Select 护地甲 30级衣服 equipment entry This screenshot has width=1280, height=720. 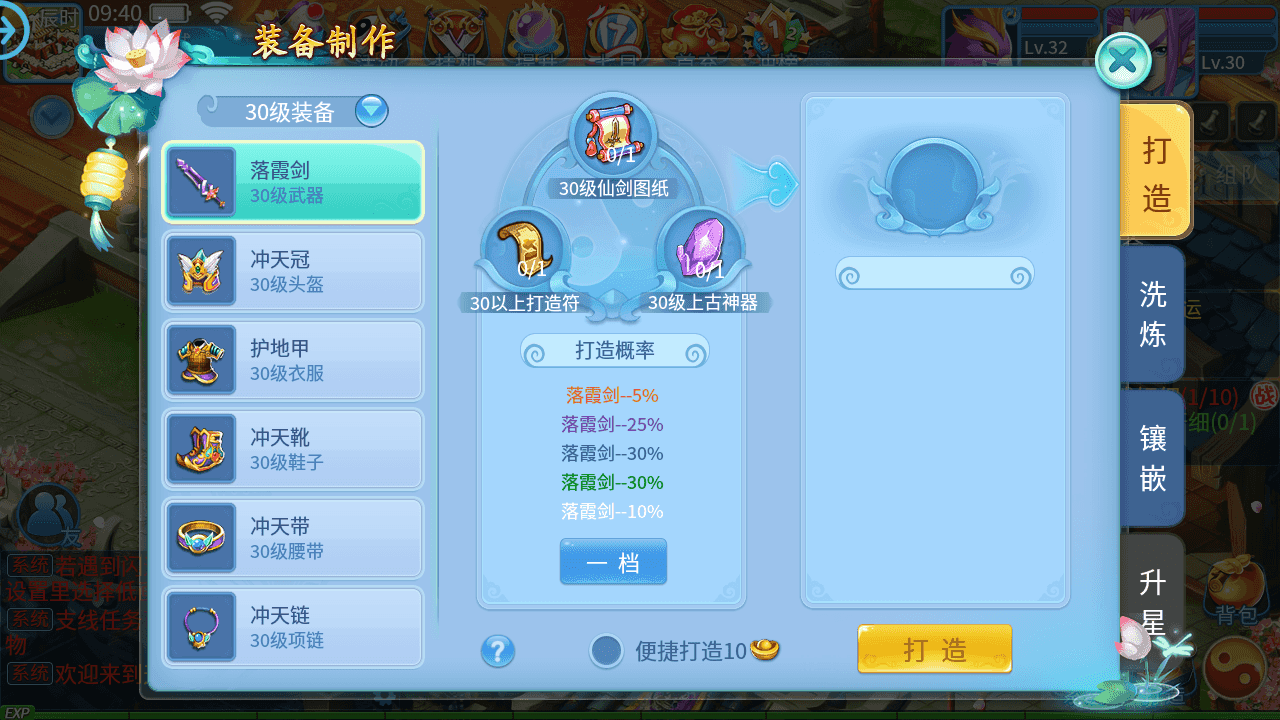(292, 359)
